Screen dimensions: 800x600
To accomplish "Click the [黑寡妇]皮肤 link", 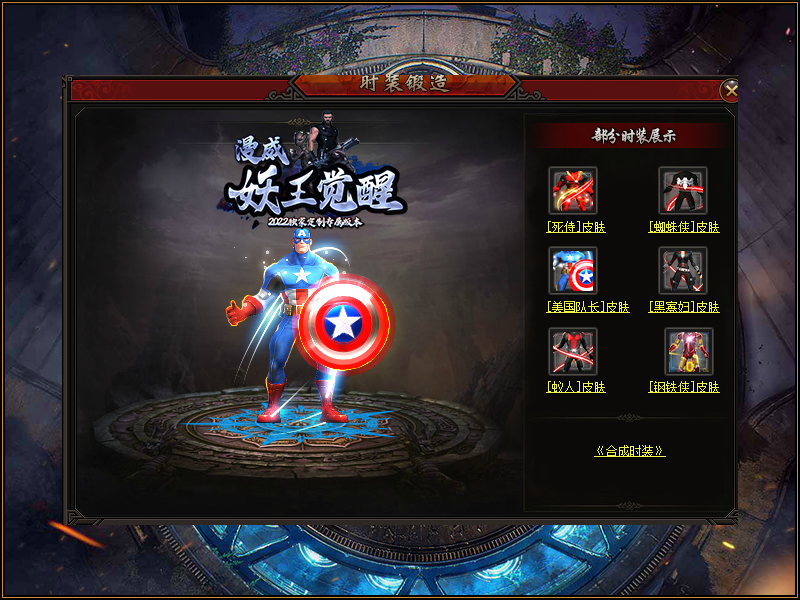I will coord(684,307).
